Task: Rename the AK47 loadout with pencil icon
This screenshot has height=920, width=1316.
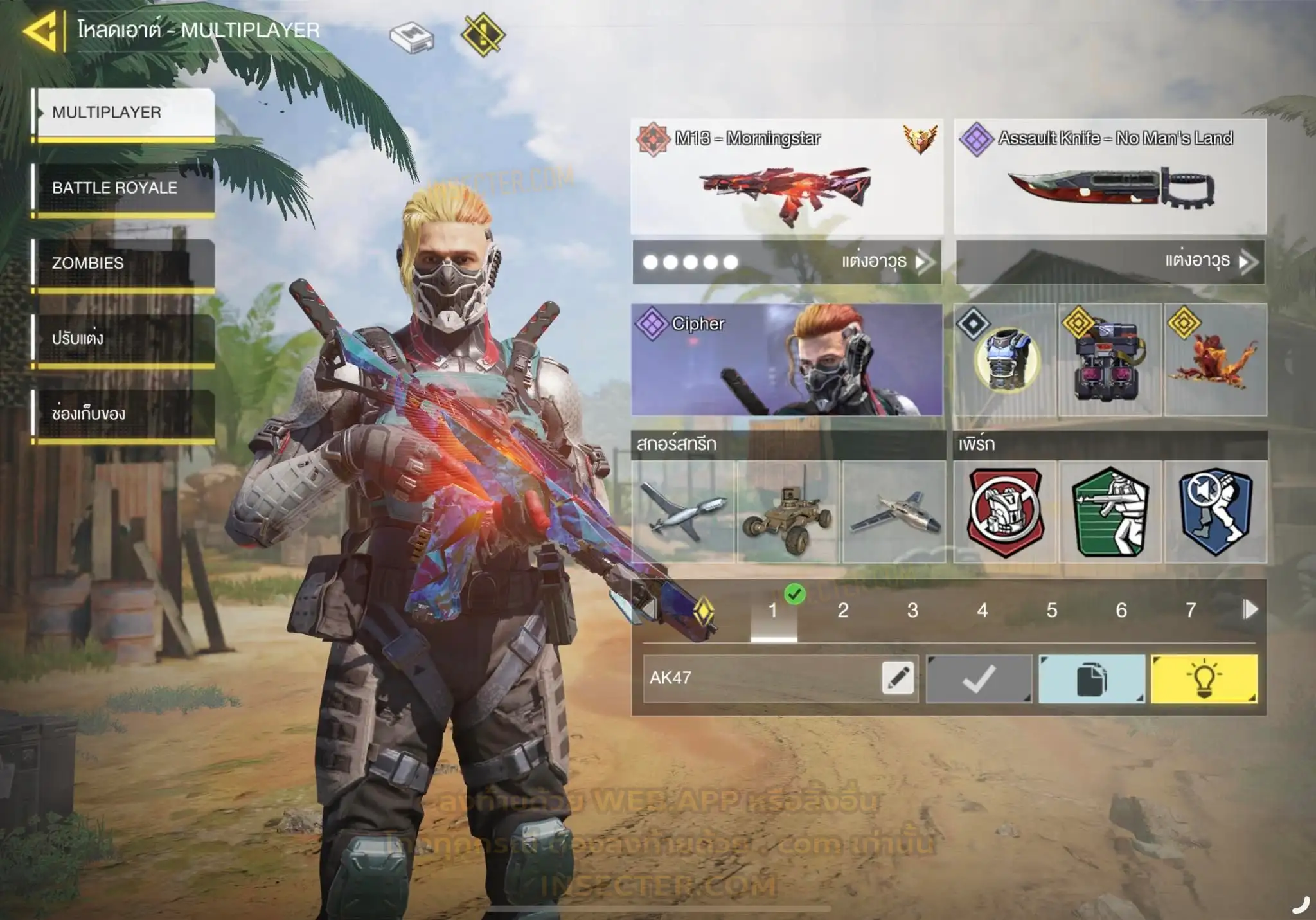Action: [x=898, y=678]
